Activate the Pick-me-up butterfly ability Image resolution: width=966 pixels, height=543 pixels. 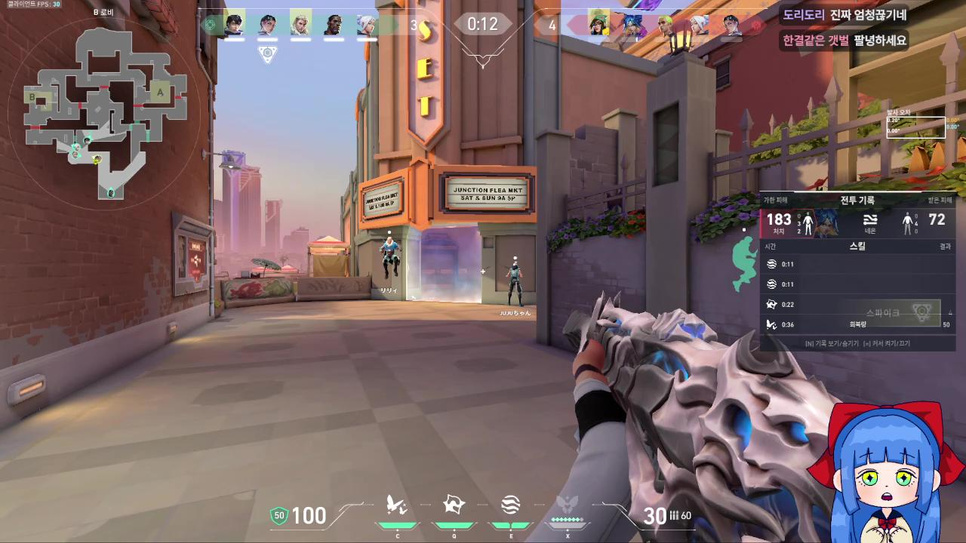(x=397, y=508)
